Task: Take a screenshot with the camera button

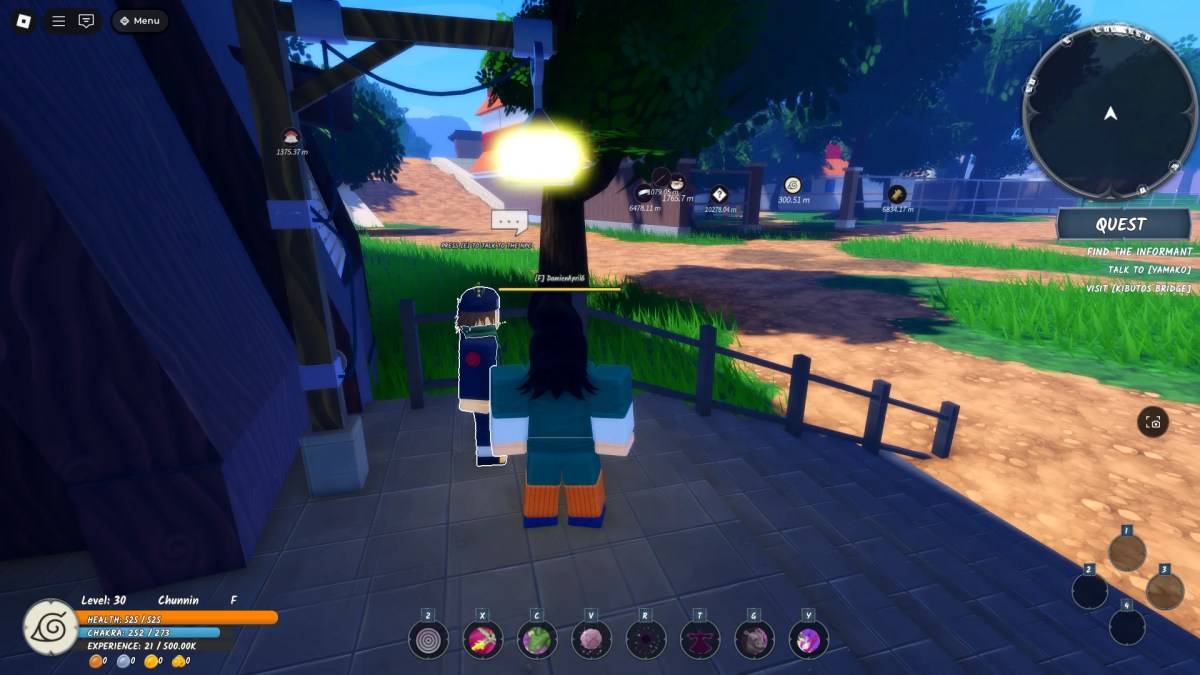Action: (x=1153, y=422)
